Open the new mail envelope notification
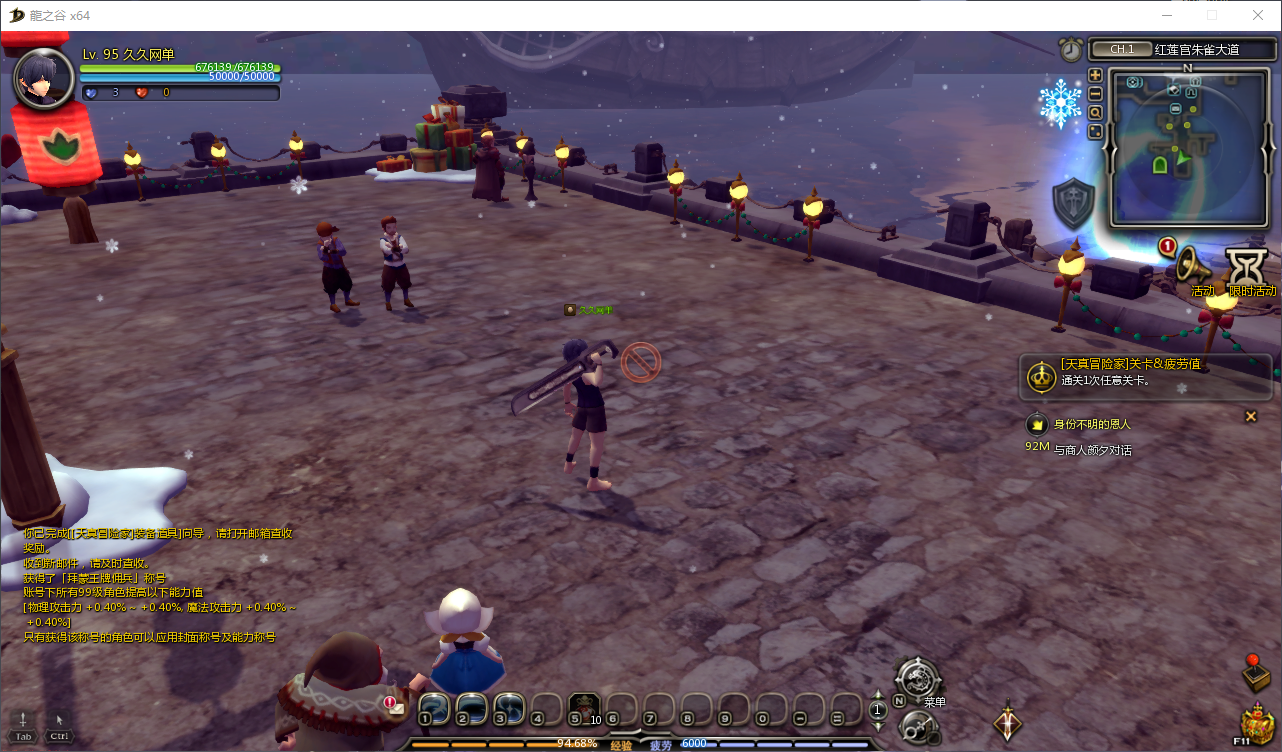Image resolution: width=1282 pixels, height=752 pixels. click(x=396, y=706)
